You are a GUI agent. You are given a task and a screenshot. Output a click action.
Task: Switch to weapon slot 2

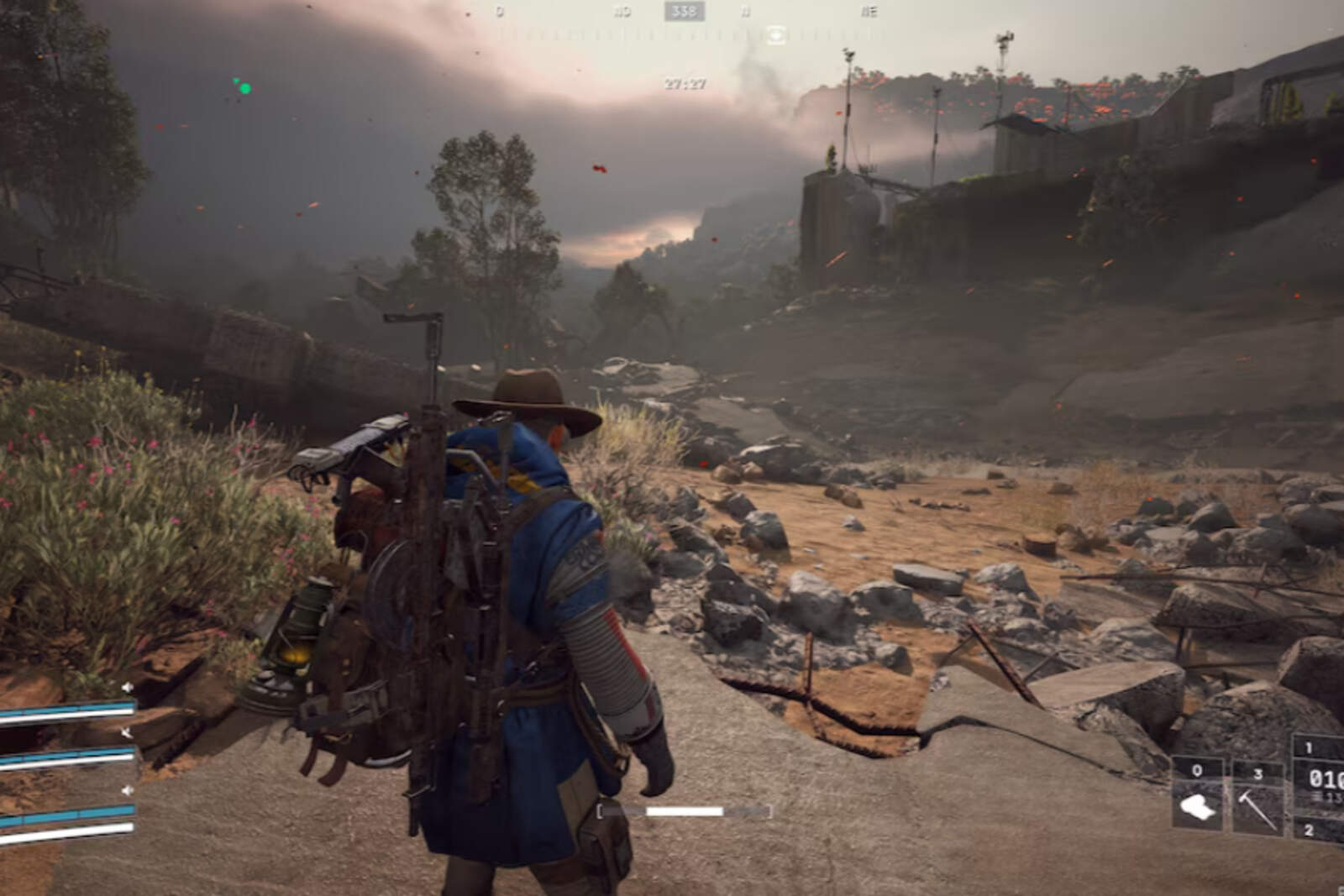tap(1309, 830)
